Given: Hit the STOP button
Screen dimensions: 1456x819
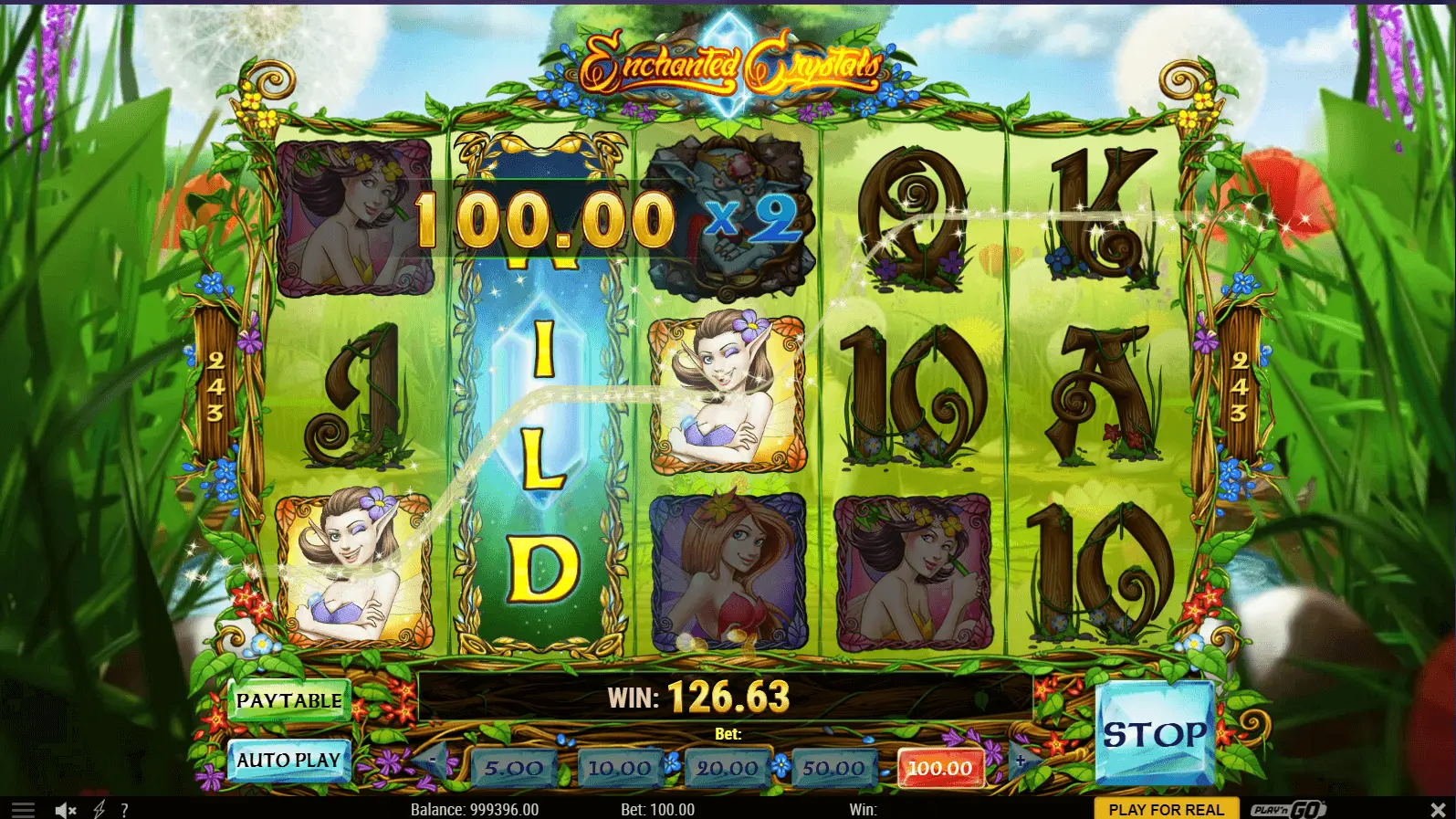Looking at the screenshot, I should [1155, 734].
